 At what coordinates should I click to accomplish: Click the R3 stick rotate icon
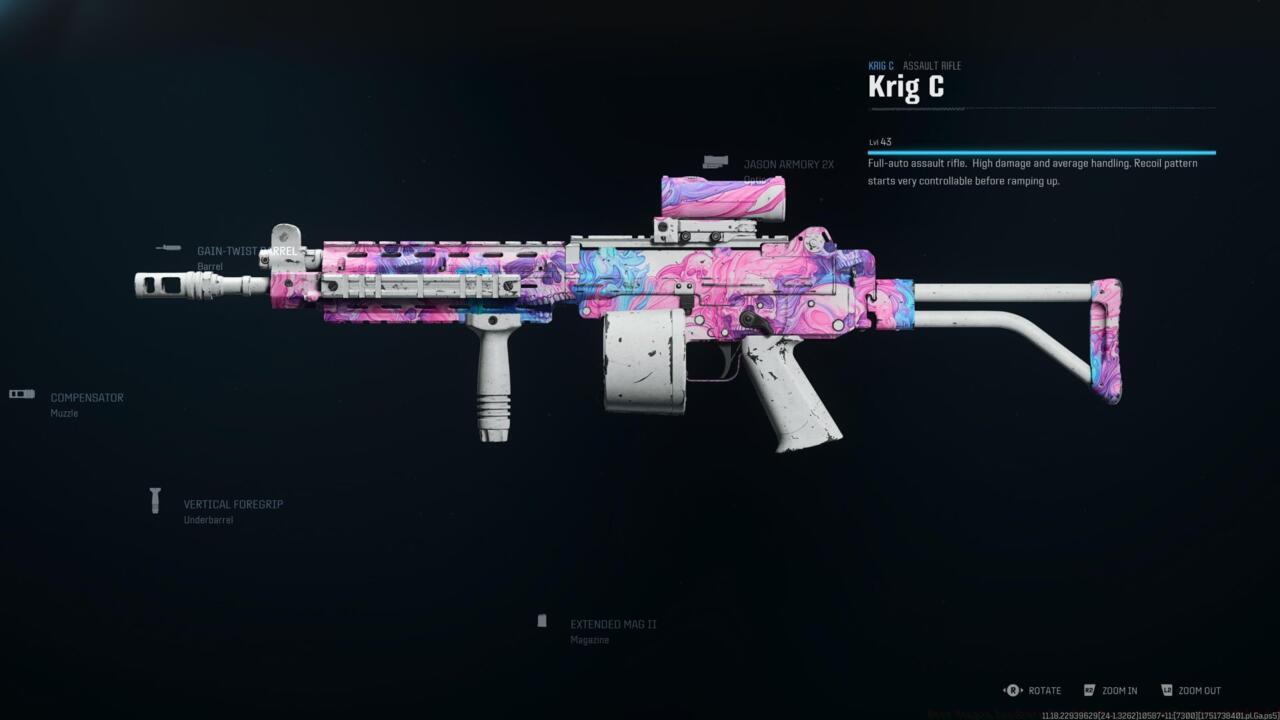(1011, 690)
